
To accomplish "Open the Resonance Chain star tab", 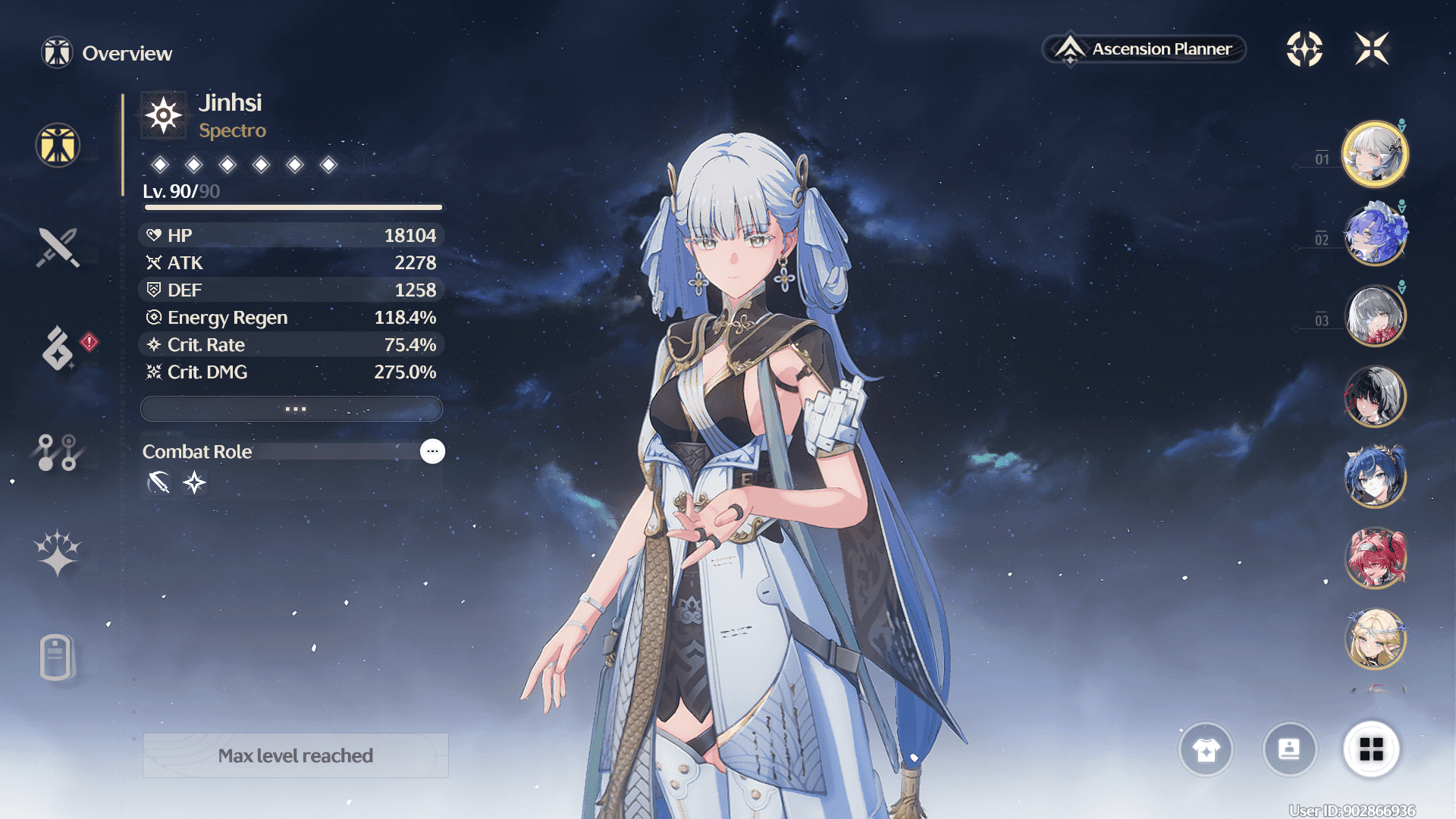I will [58, 552].
